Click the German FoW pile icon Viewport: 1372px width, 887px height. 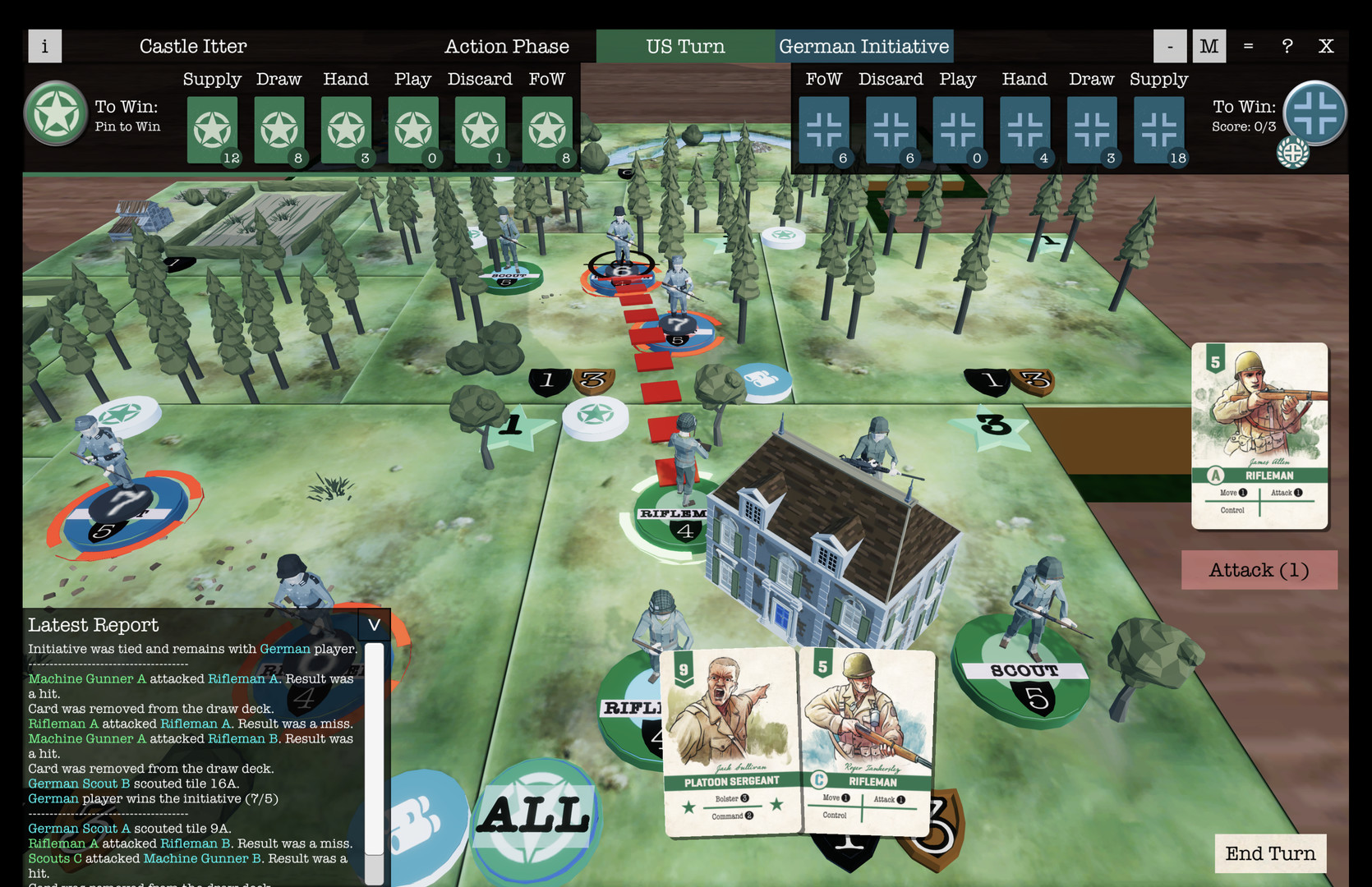[824, 130]
